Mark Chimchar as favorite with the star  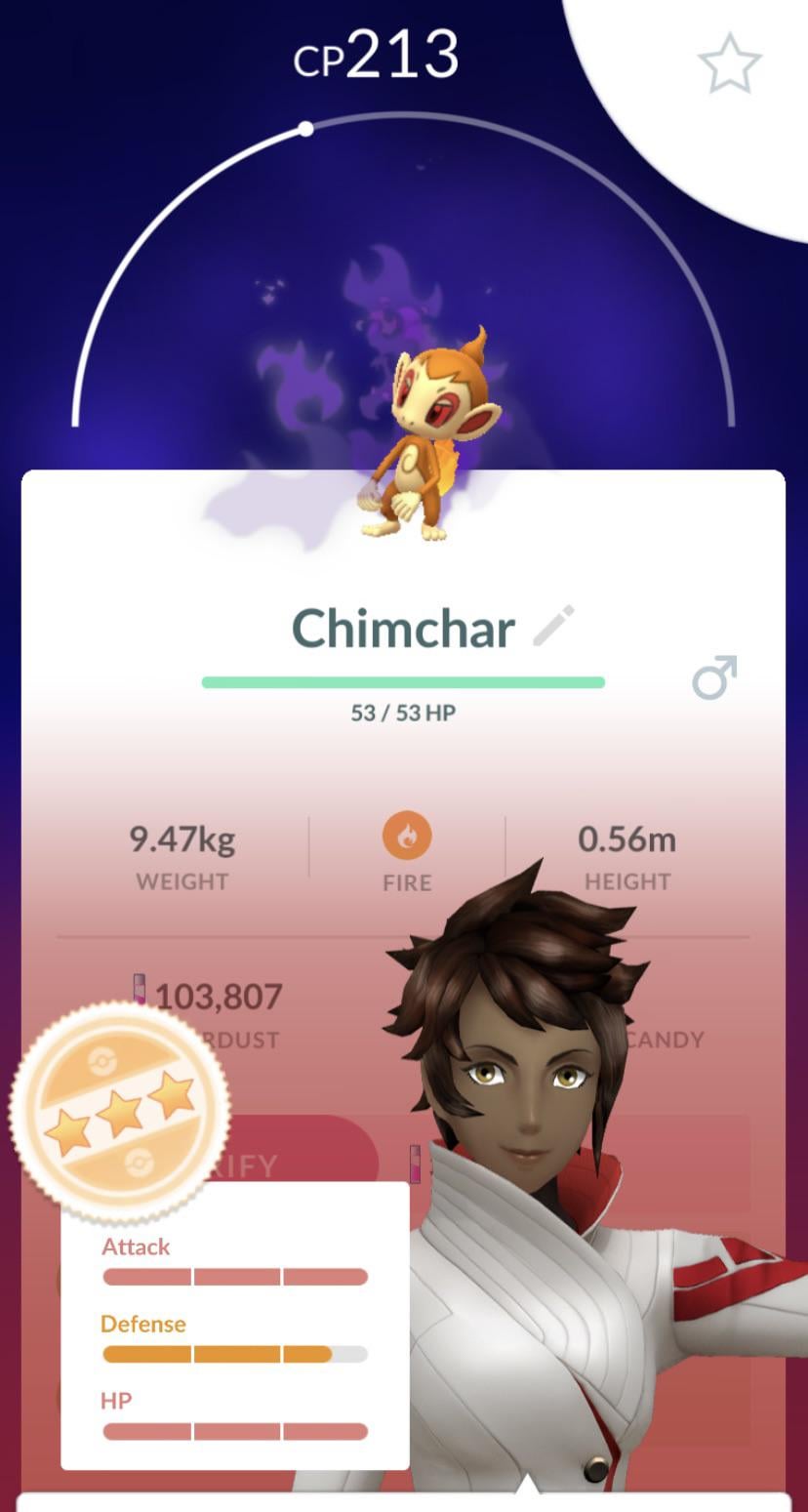click(x=729, y=63)
